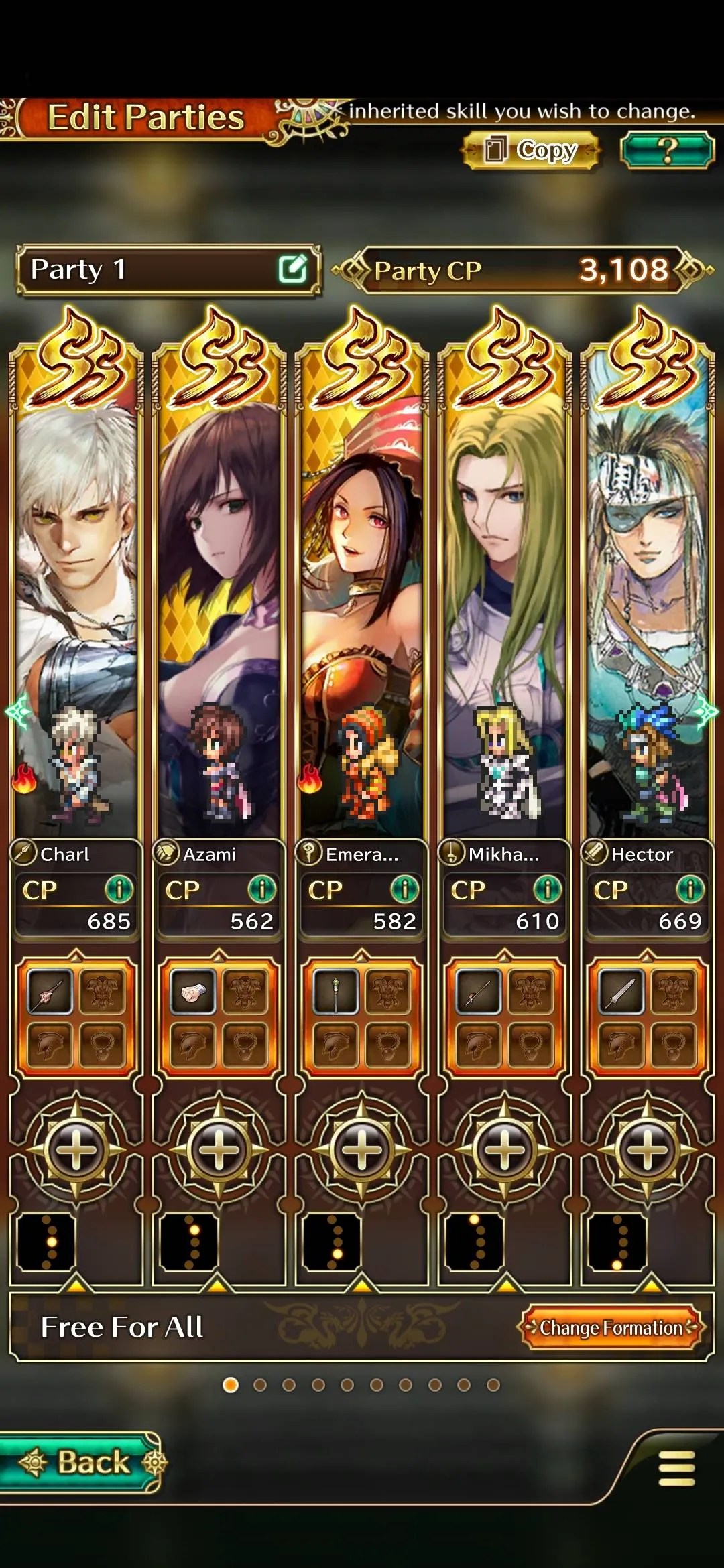The width and height of the screenshot is (724, 1568).
Task: Open the hamburger main menu
Action: pyautogui.click(x=676, y=1468)
